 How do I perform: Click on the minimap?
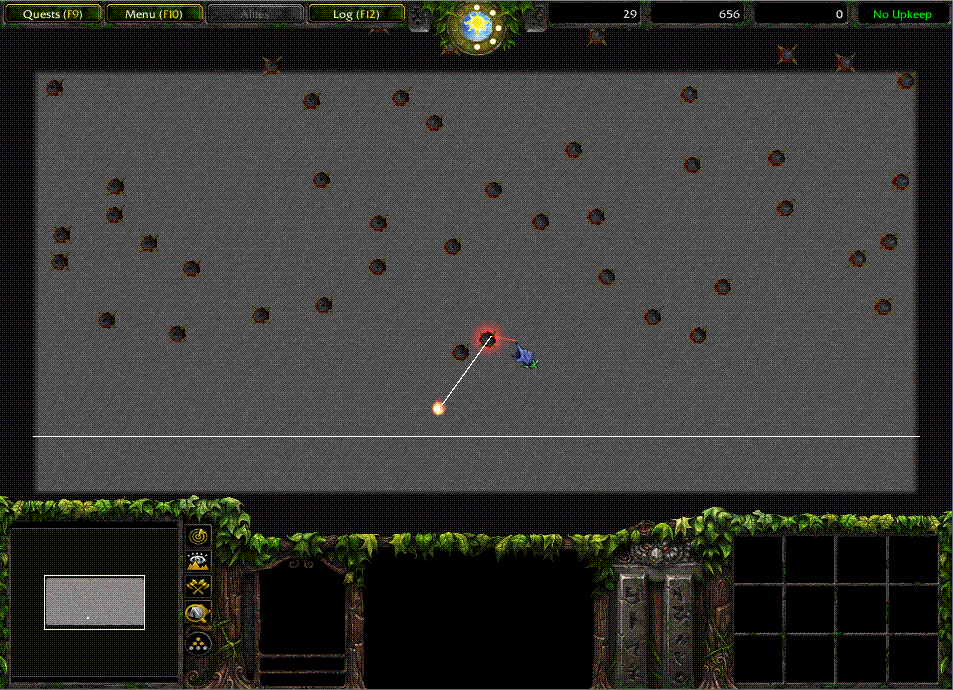pyautogui.click(x=94, y=602)
